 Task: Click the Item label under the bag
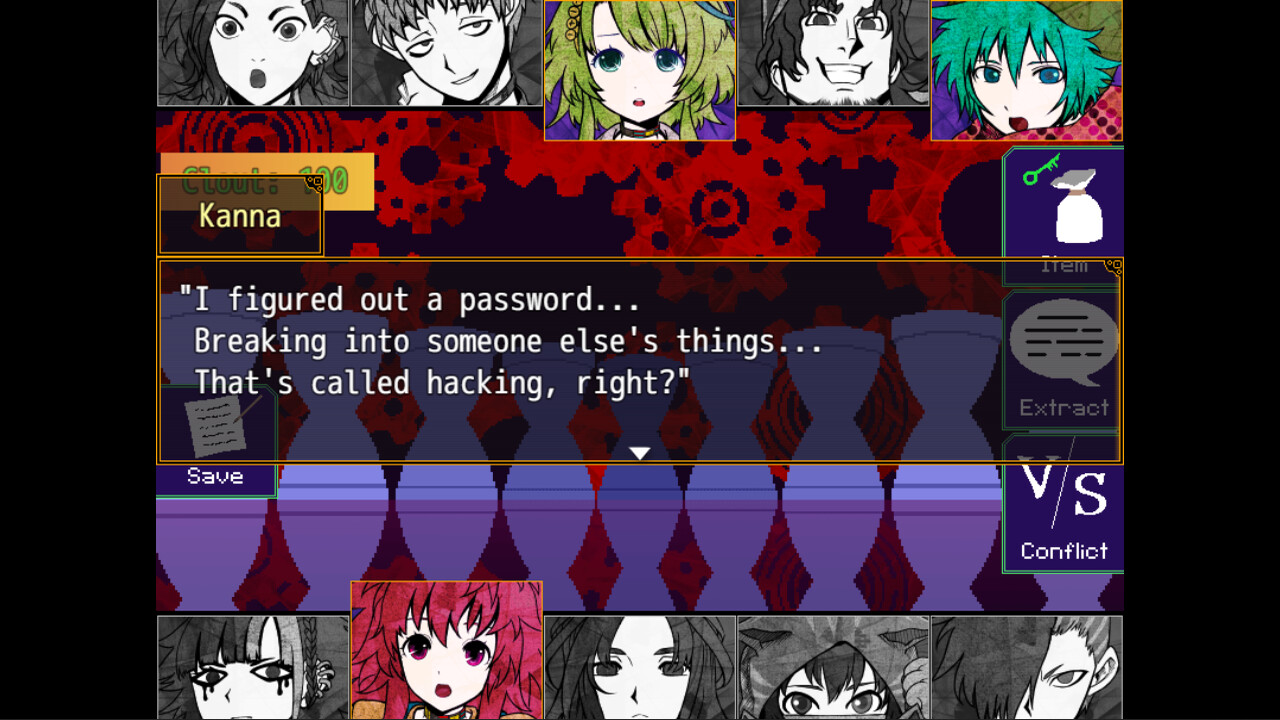(x=1064, y=263)
